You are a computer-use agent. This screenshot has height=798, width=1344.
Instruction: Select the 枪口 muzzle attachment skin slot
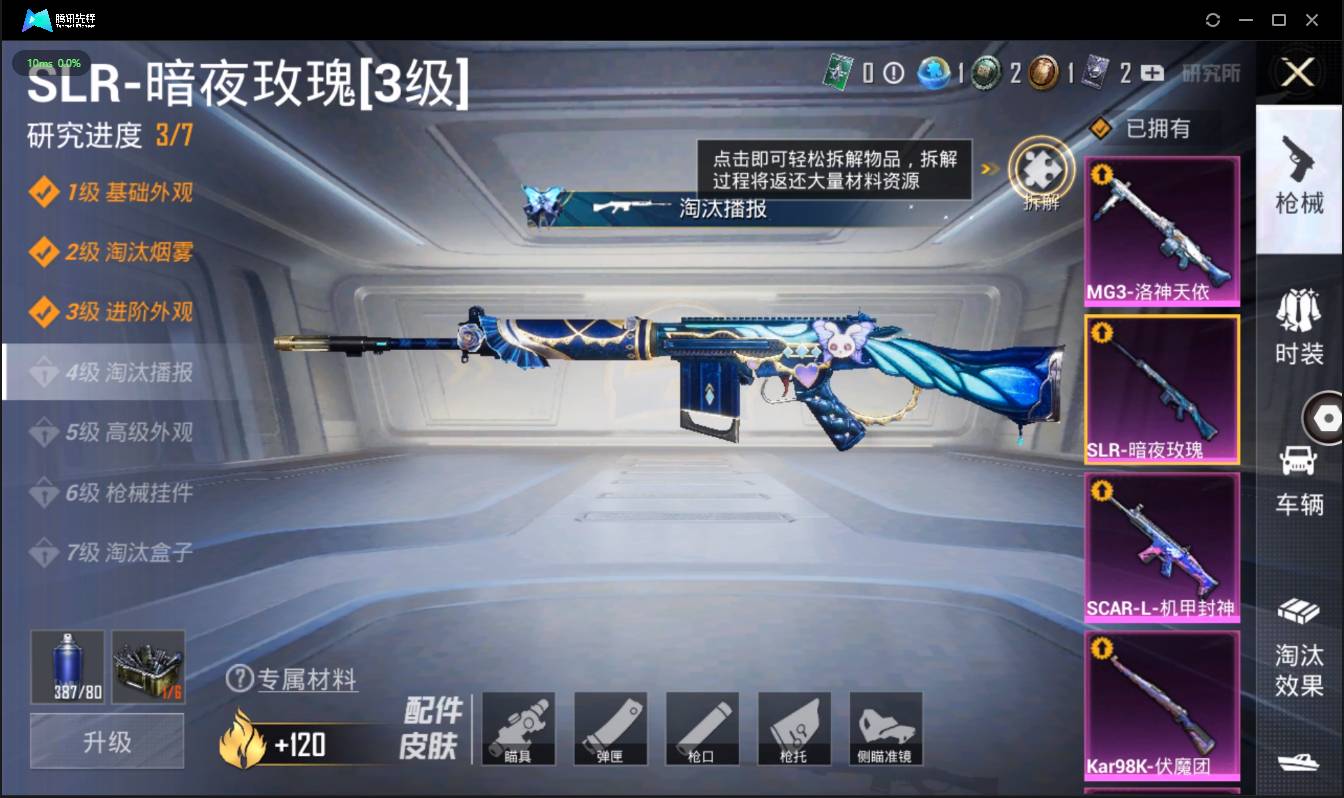(702, 728)
